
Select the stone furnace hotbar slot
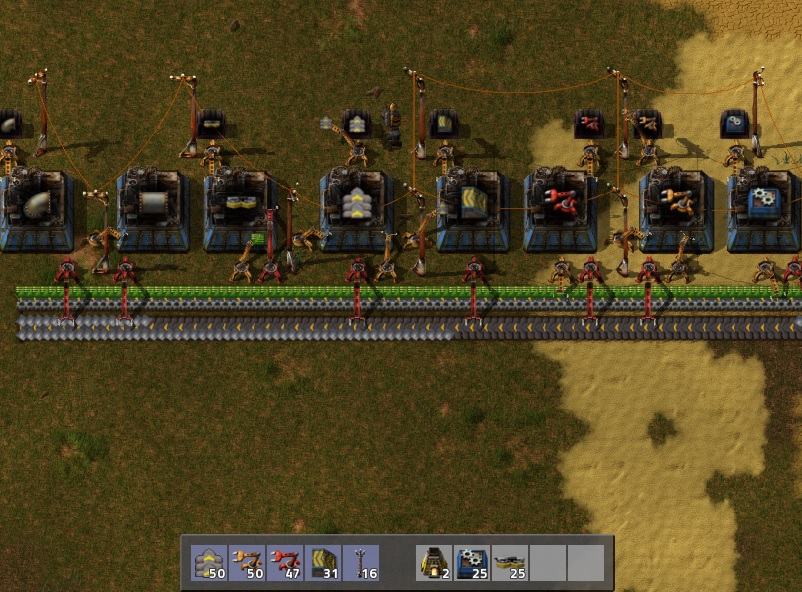(435, 563)
